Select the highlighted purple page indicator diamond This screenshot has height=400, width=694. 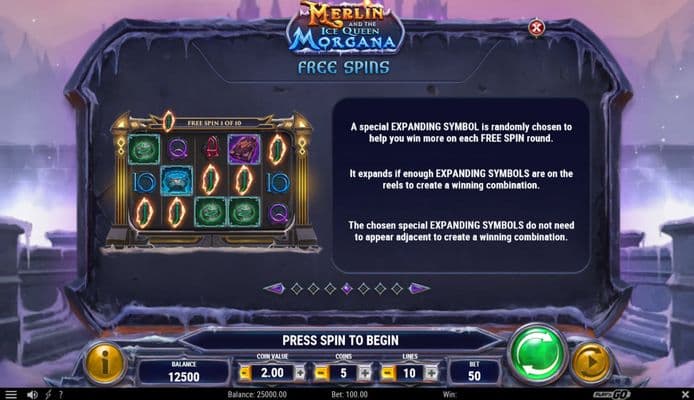[346, 288]
